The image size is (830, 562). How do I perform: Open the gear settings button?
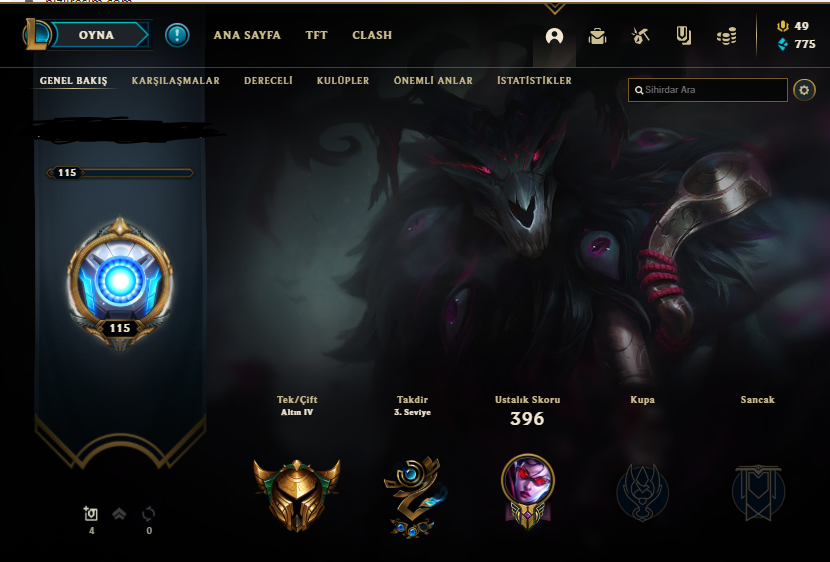804,90
